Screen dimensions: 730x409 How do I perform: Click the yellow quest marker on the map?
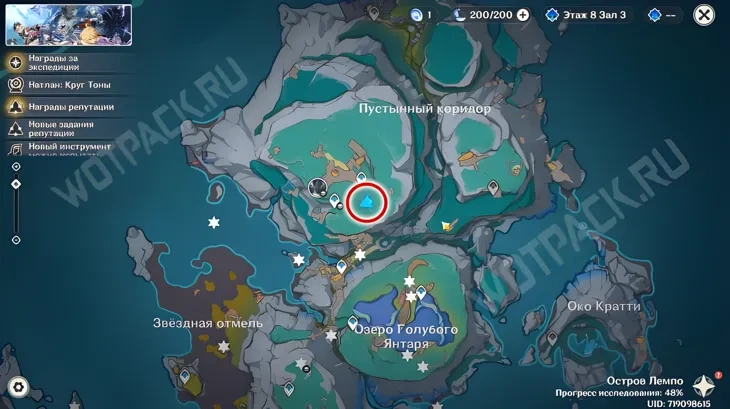pyautogui.click(x=446, y=226)
